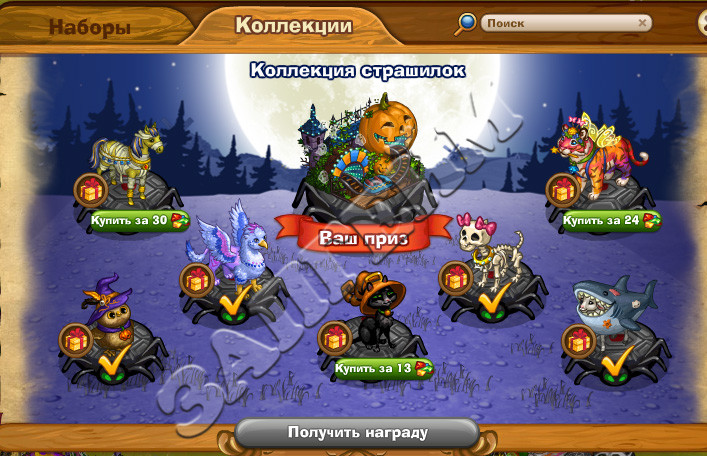Select the gift icon beside the black cat
The height and width of the screenshot is (456, 707).
click(334, 338)
